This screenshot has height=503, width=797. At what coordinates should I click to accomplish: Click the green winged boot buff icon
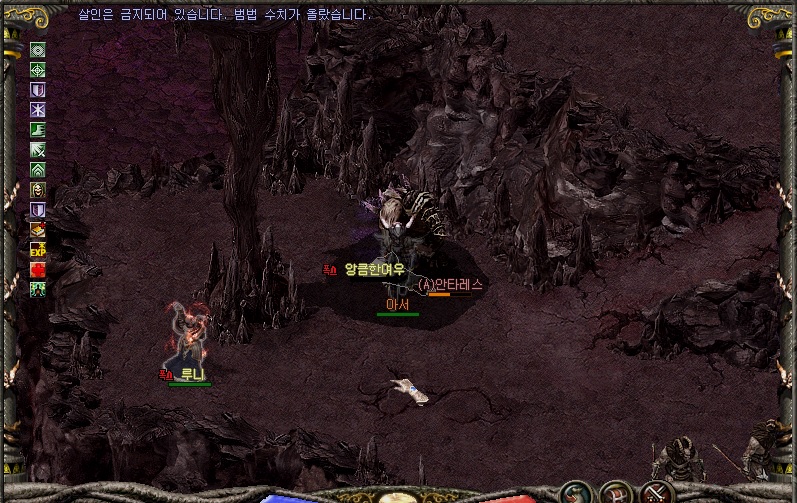point(38,129)
